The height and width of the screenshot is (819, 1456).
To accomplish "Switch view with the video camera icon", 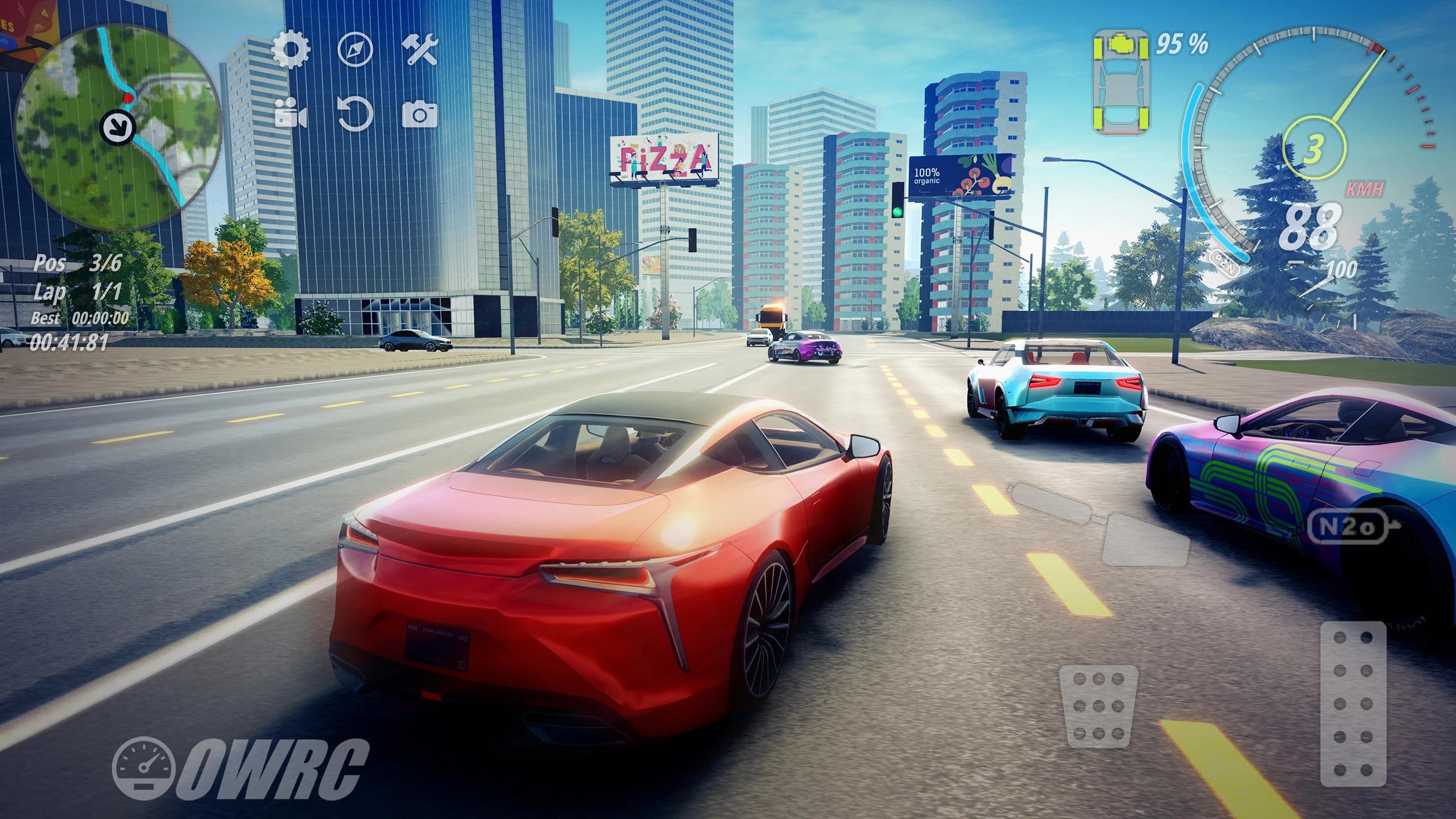I will 291,114.
